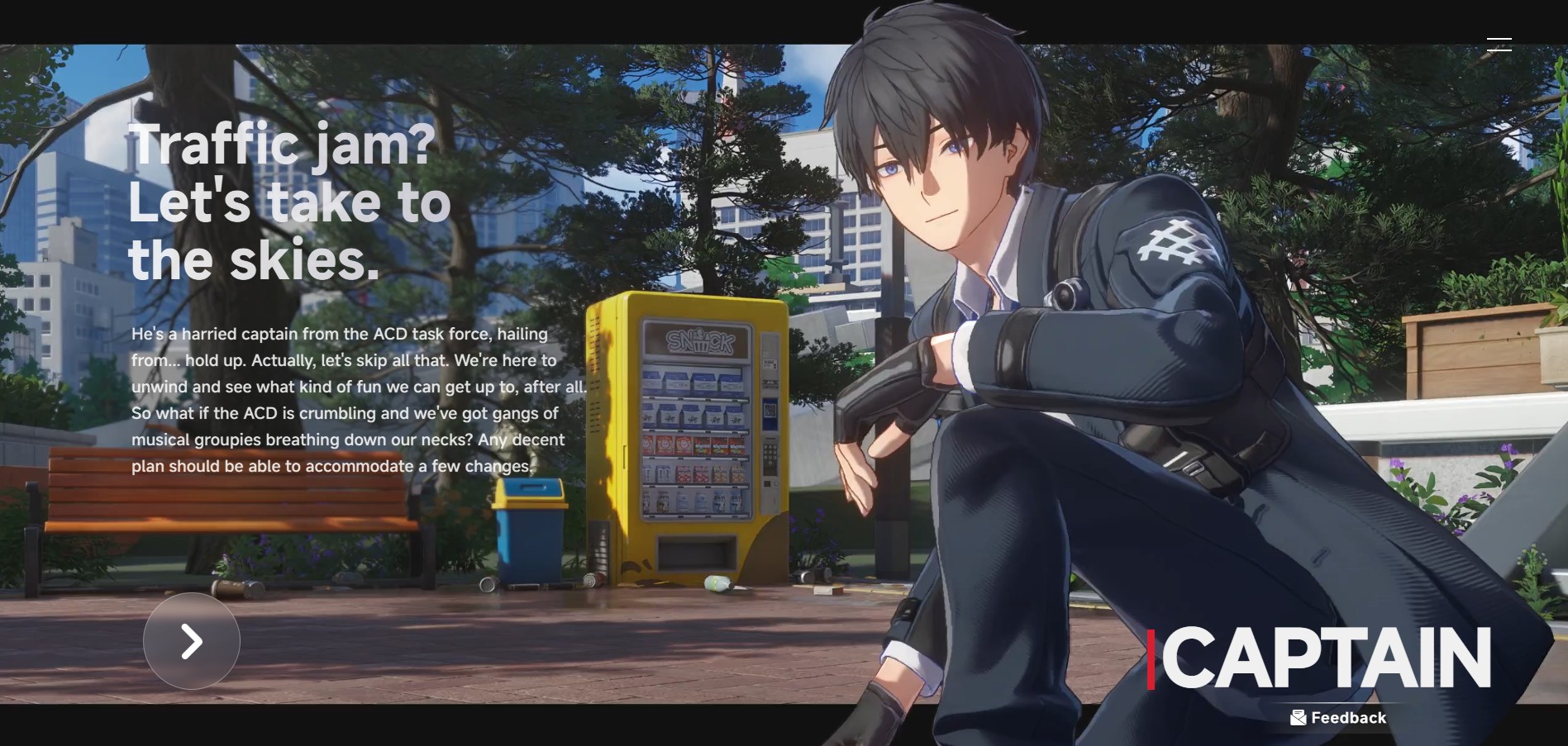Open the Feedback form

pyautogui.click(x=1338, y=717)
